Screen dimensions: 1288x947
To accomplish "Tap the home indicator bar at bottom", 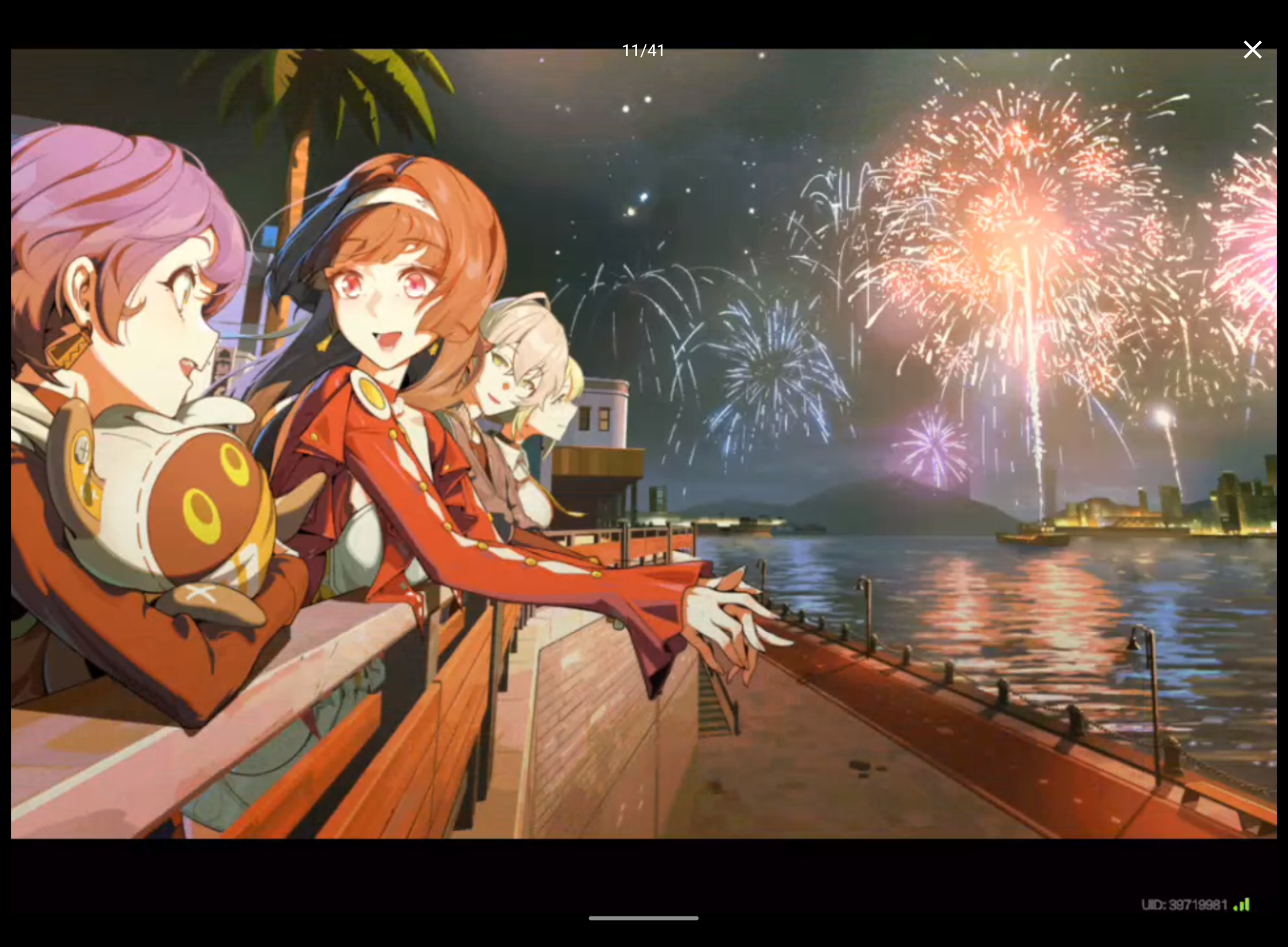I will [x=643, y=918].
